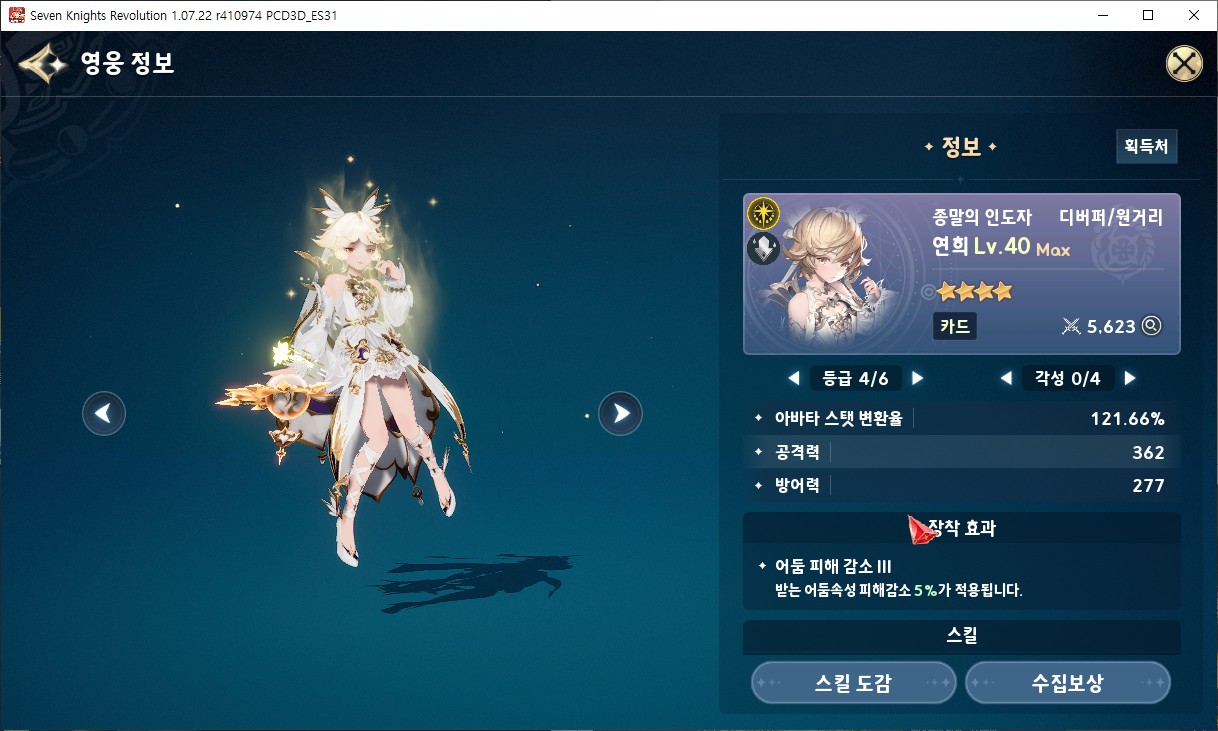Minimize the game window
1218x731 pixels.
coord(1103,15)
